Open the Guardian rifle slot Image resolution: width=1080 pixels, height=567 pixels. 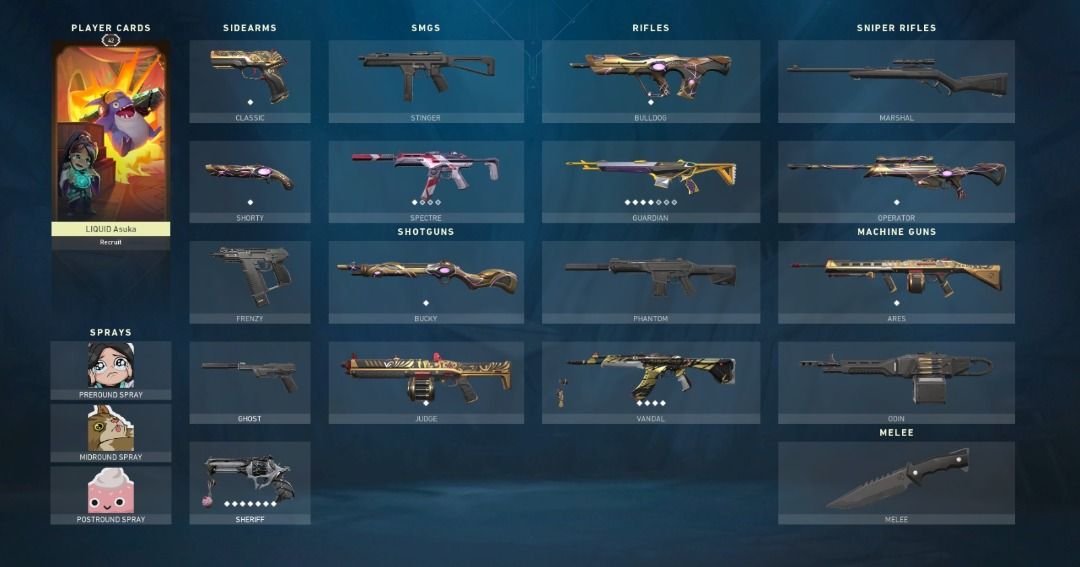[651, 181]
